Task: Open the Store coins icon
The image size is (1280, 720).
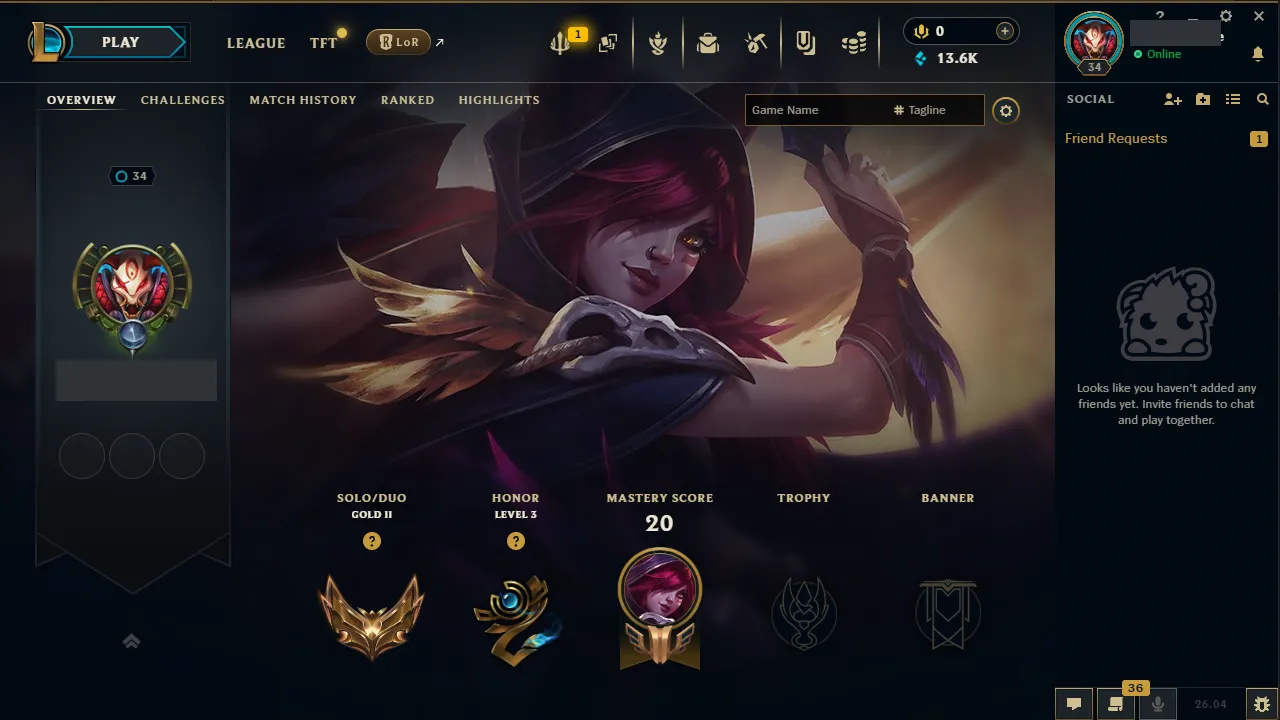Action: (x=854, y=42)
